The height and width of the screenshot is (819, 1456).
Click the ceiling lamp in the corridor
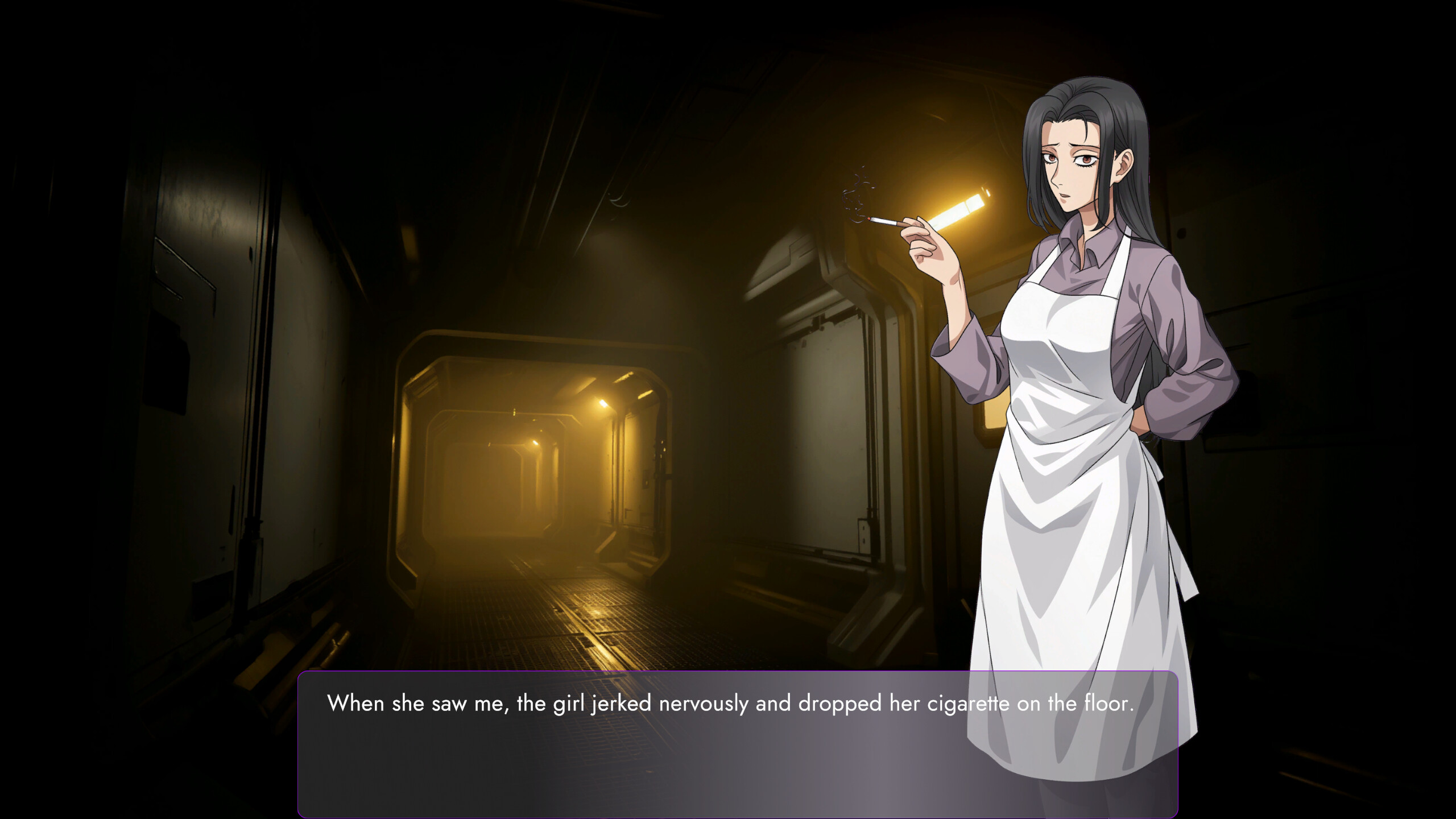point(603,404)
